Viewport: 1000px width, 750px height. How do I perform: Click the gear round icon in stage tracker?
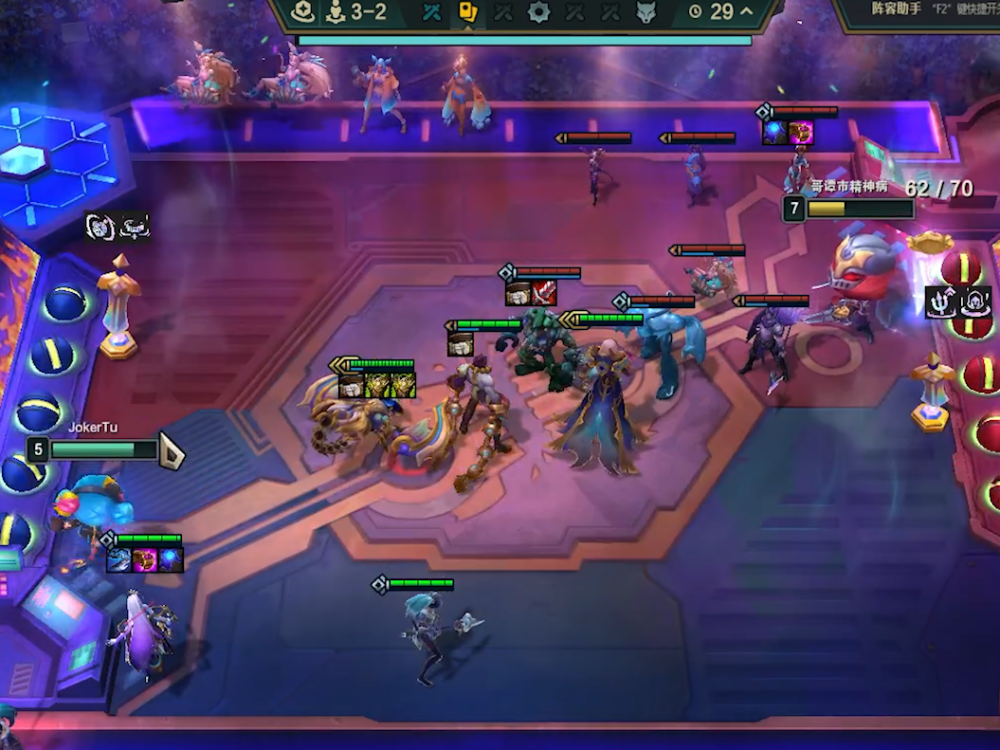539,12
